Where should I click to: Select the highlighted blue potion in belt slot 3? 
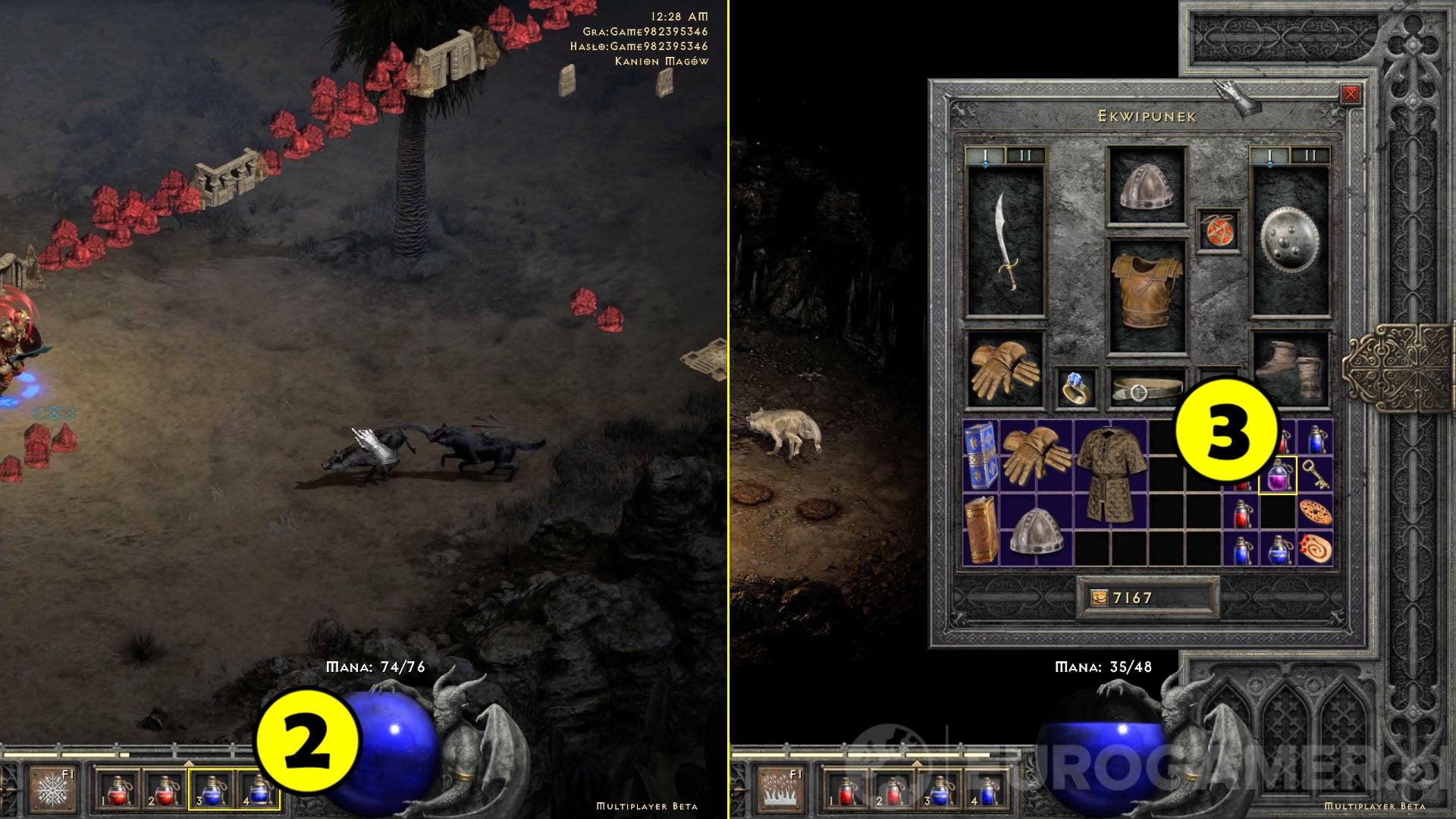point(212,789)
